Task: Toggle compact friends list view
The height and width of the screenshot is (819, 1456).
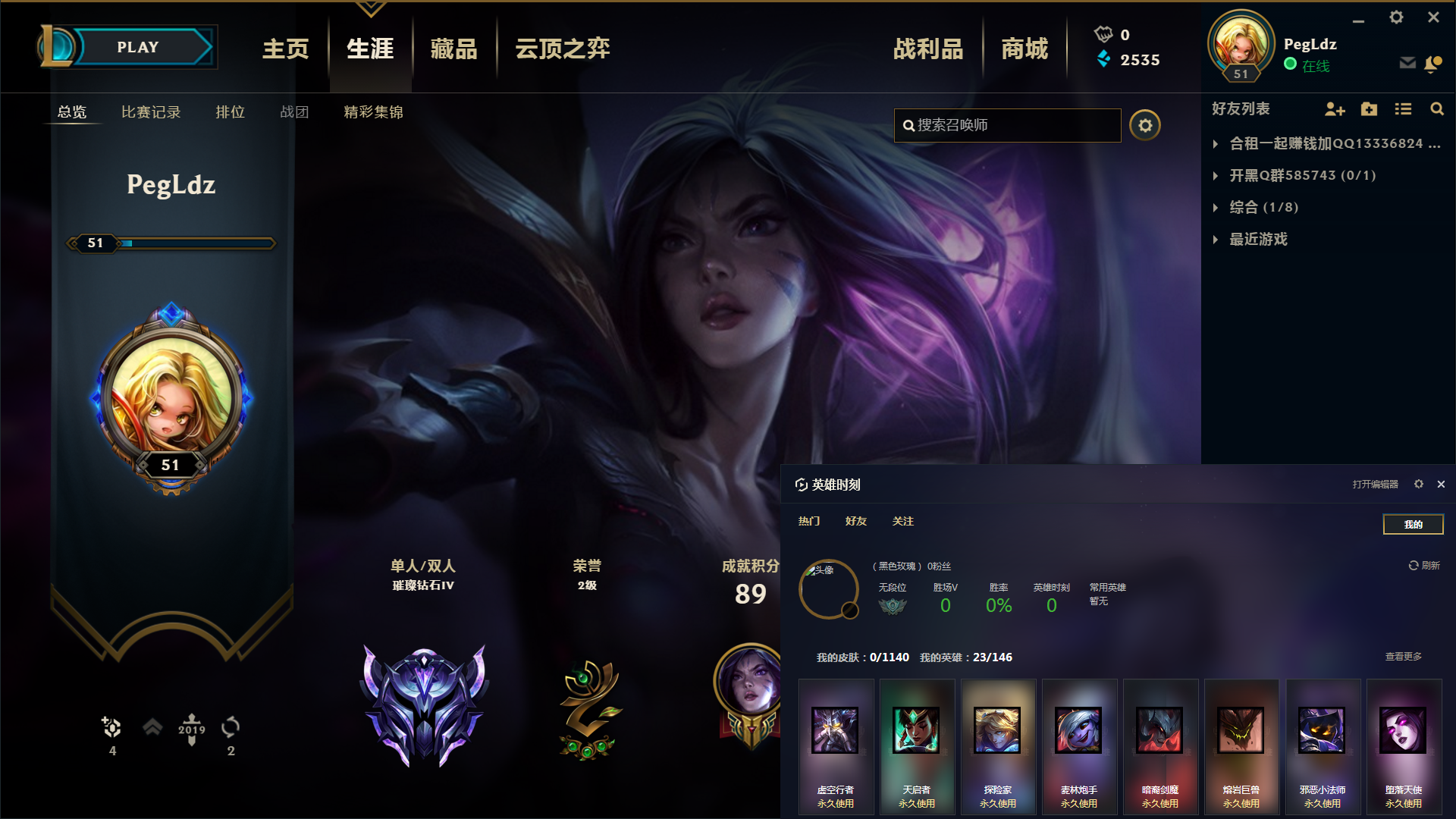Action: tap(1403, 109)
